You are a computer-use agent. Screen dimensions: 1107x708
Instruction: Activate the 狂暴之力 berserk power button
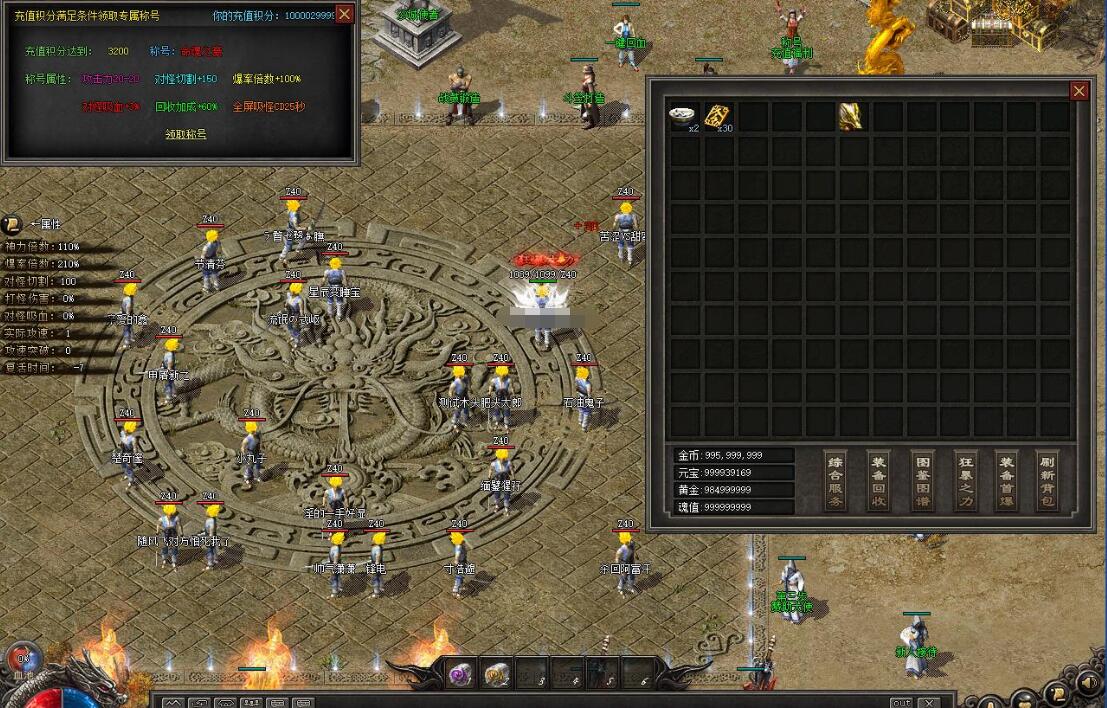pyautogui.click(x=965, y=481)
